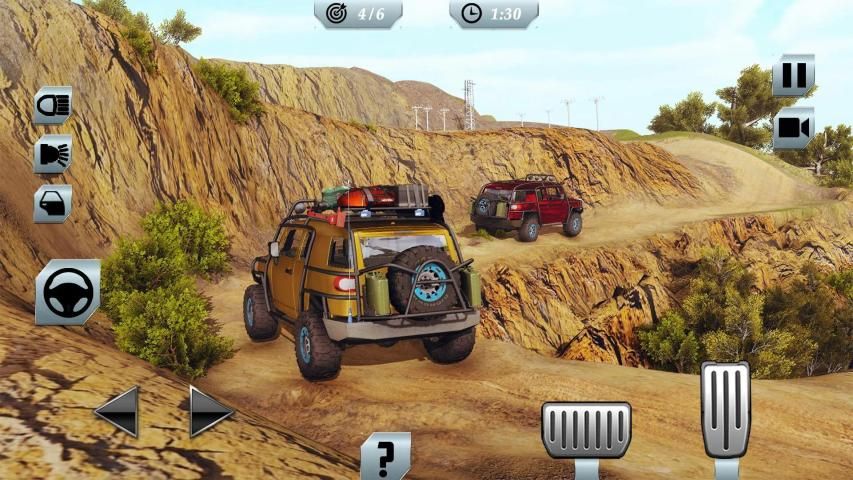Activate the roof spotlight icon

tap(52, 154)
